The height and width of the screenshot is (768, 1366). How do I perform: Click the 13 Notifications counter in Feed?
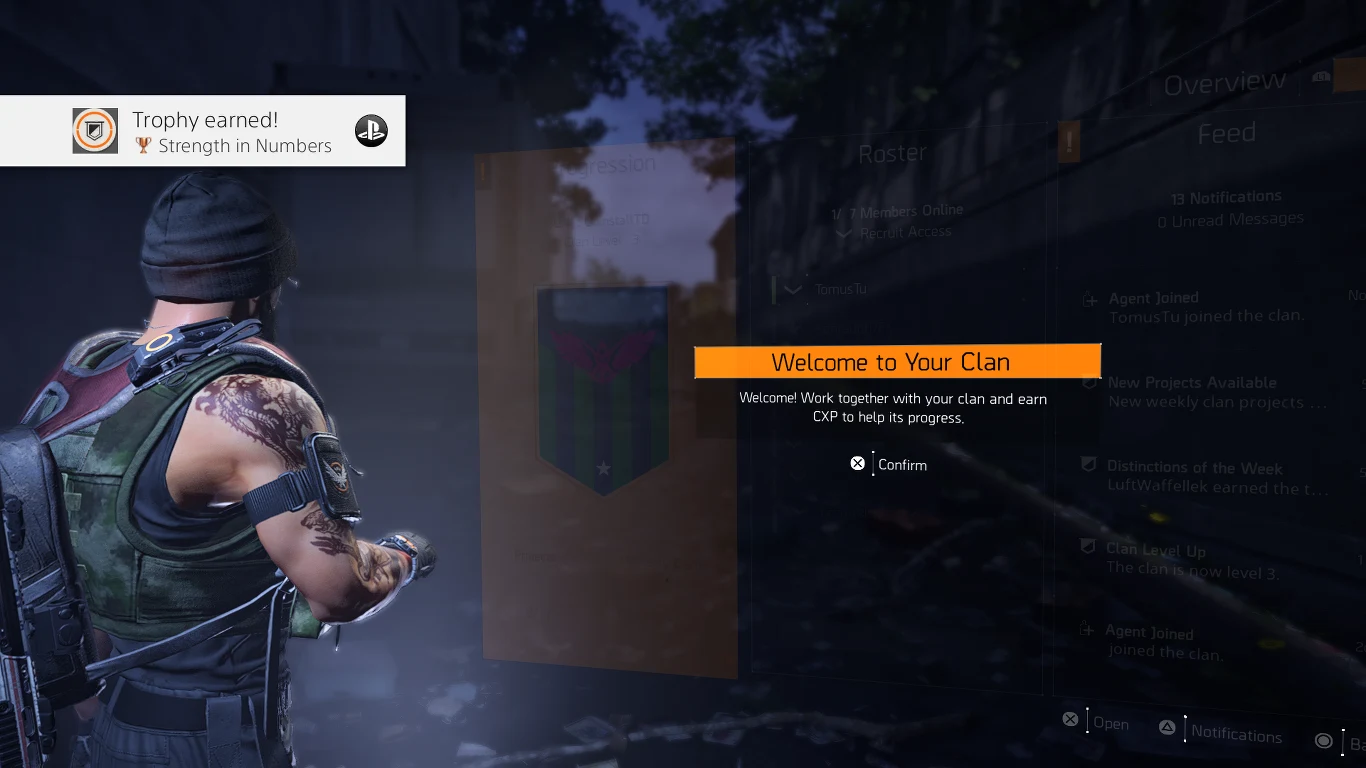tap(1227, 196)
